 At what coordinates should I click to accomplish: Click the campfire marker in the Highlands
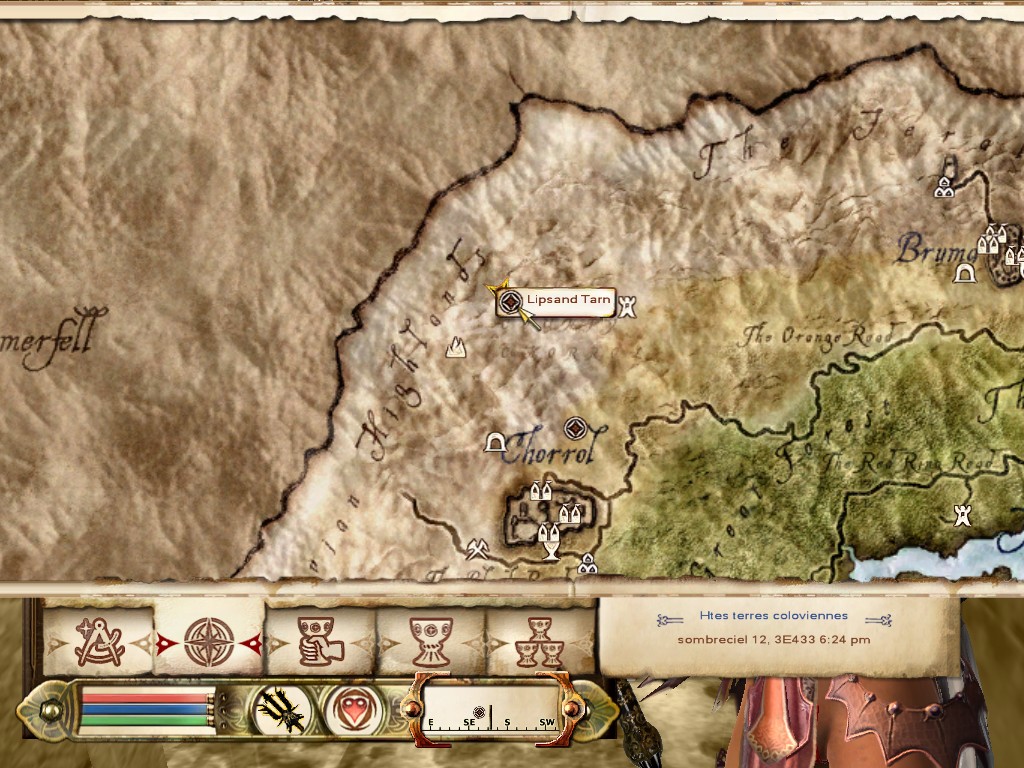[x=457, y=347]
